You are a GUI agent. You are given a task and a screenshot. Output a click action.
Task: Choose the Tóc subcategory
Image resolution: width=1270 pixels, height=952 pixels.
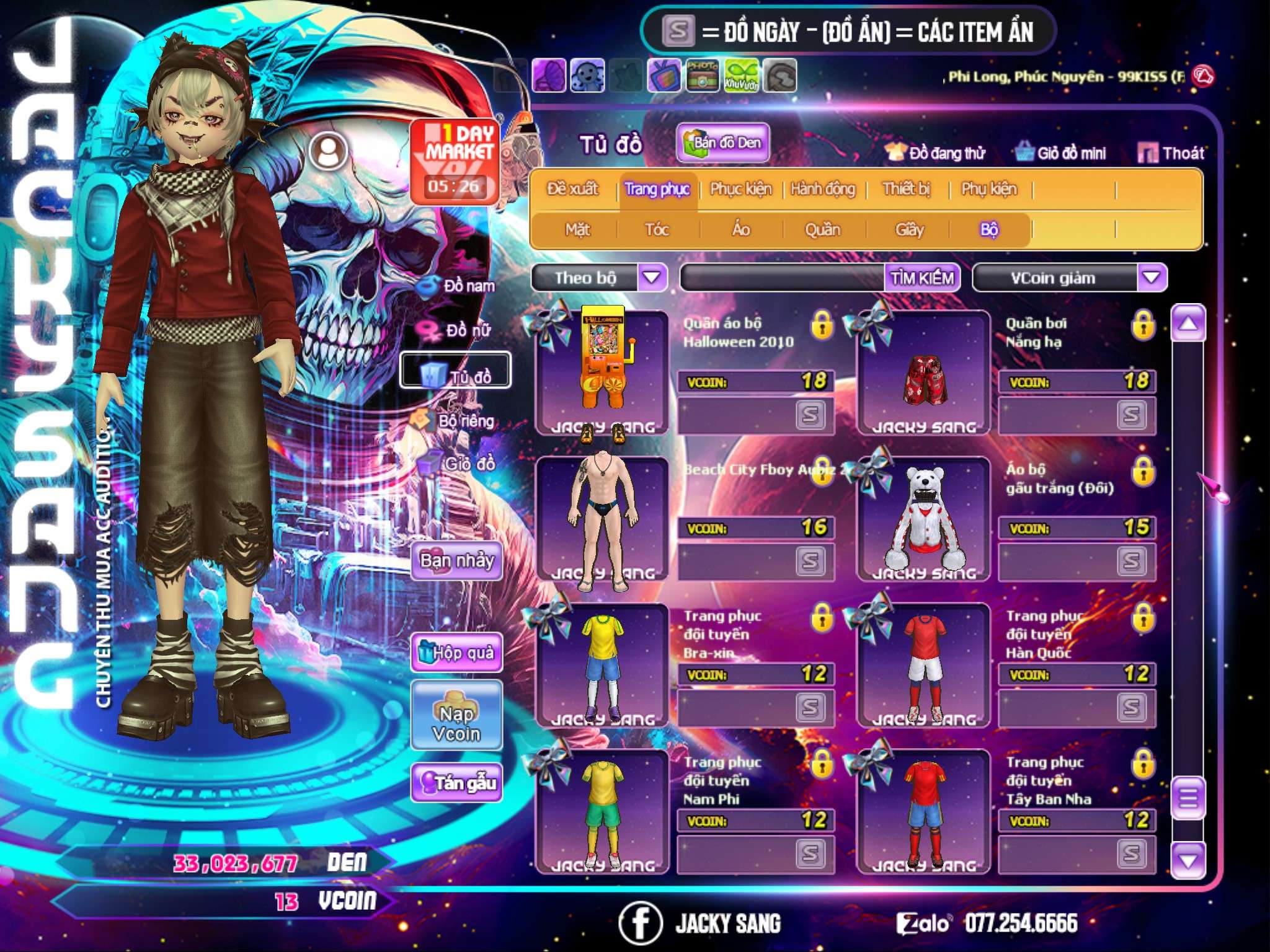pyautogui.click(x=657, y=230)
